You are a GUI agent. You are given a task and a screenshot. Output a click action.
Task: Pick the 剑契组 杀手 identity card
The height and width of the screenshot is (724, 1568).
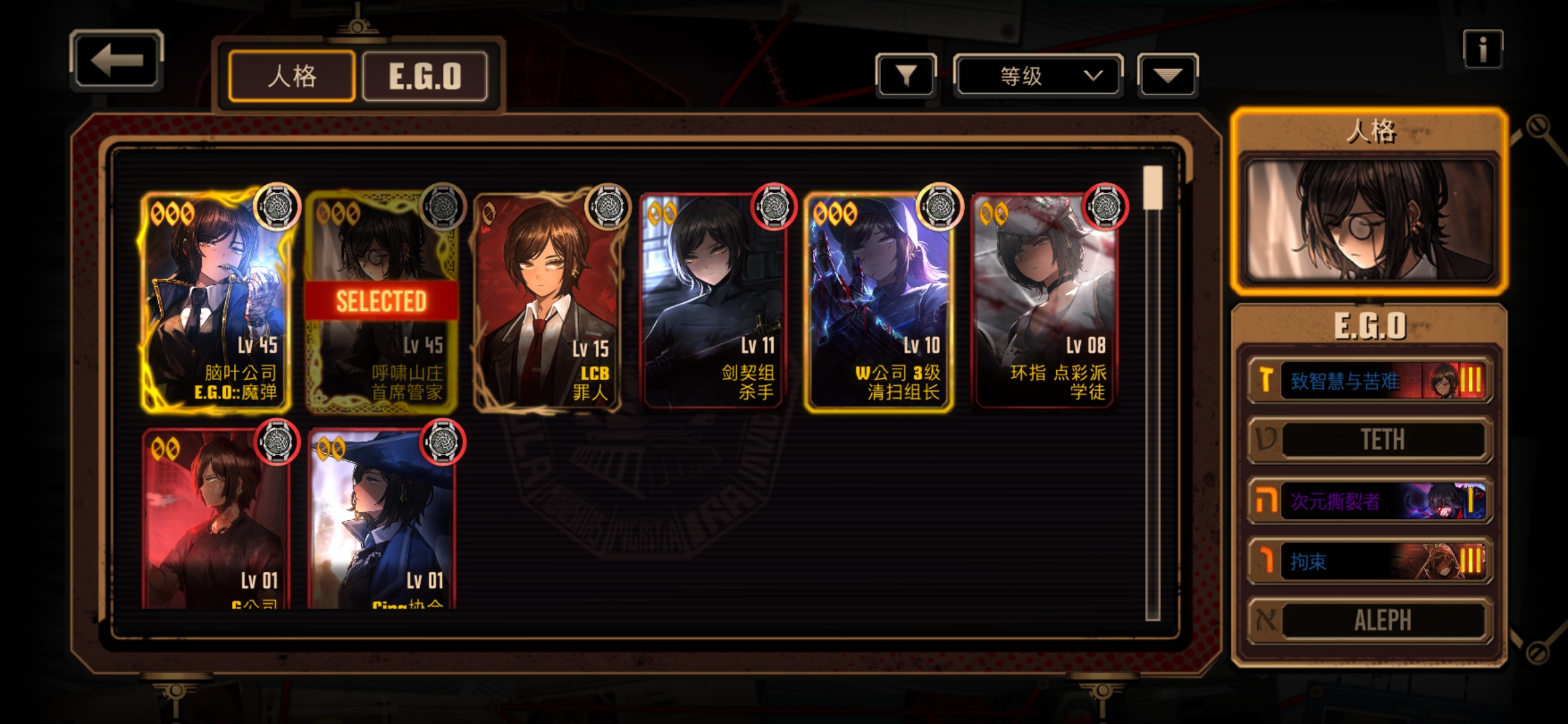point(713,302)
